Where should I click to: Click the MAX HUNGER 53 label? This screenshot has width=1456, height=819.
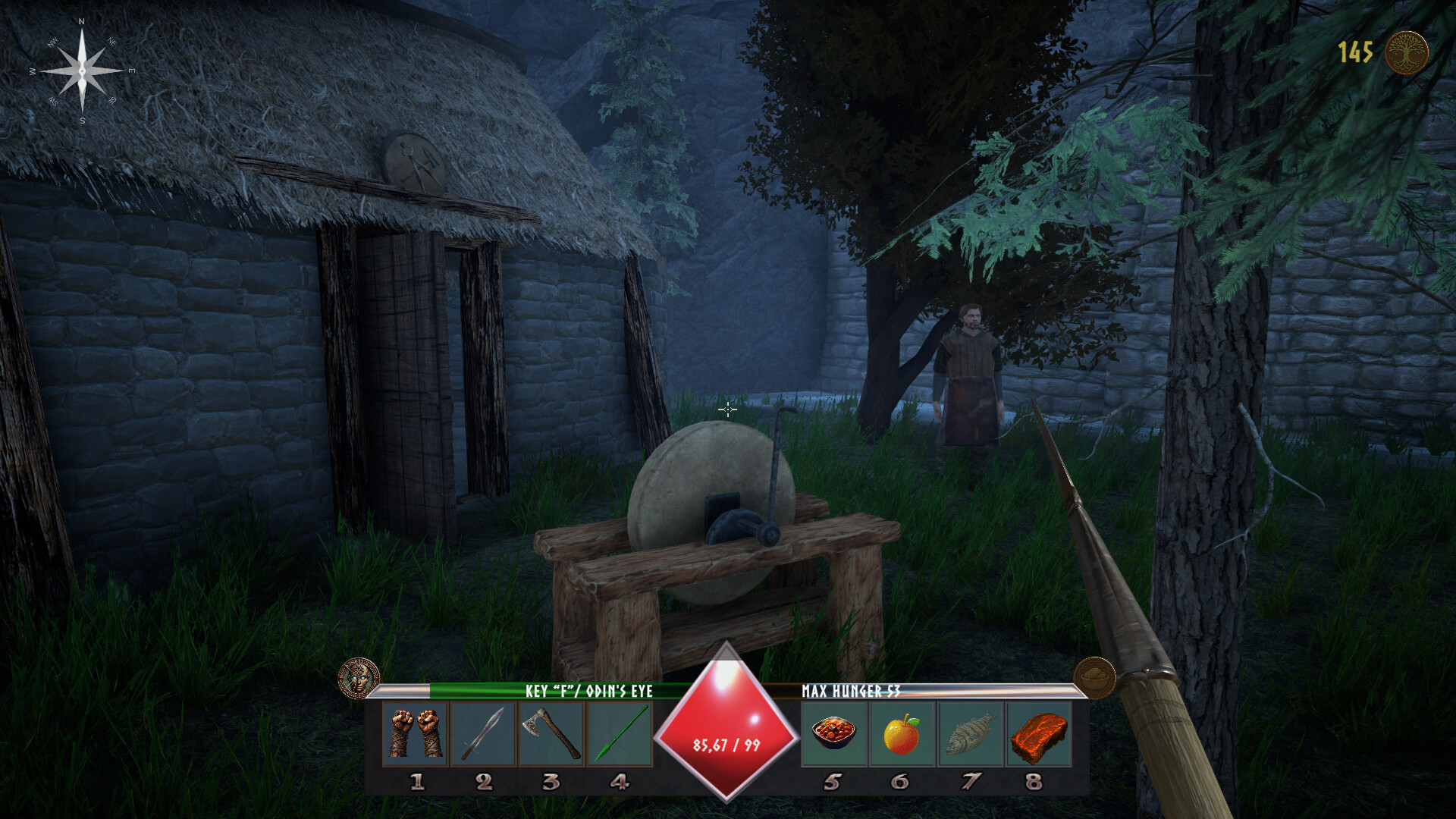click(x=849, y=692)
